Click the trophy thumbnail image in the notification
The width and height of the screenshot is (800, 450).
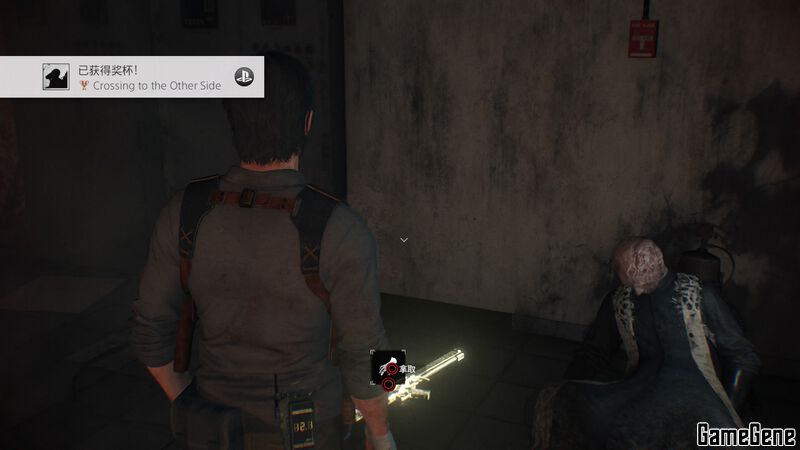[56, 77]
